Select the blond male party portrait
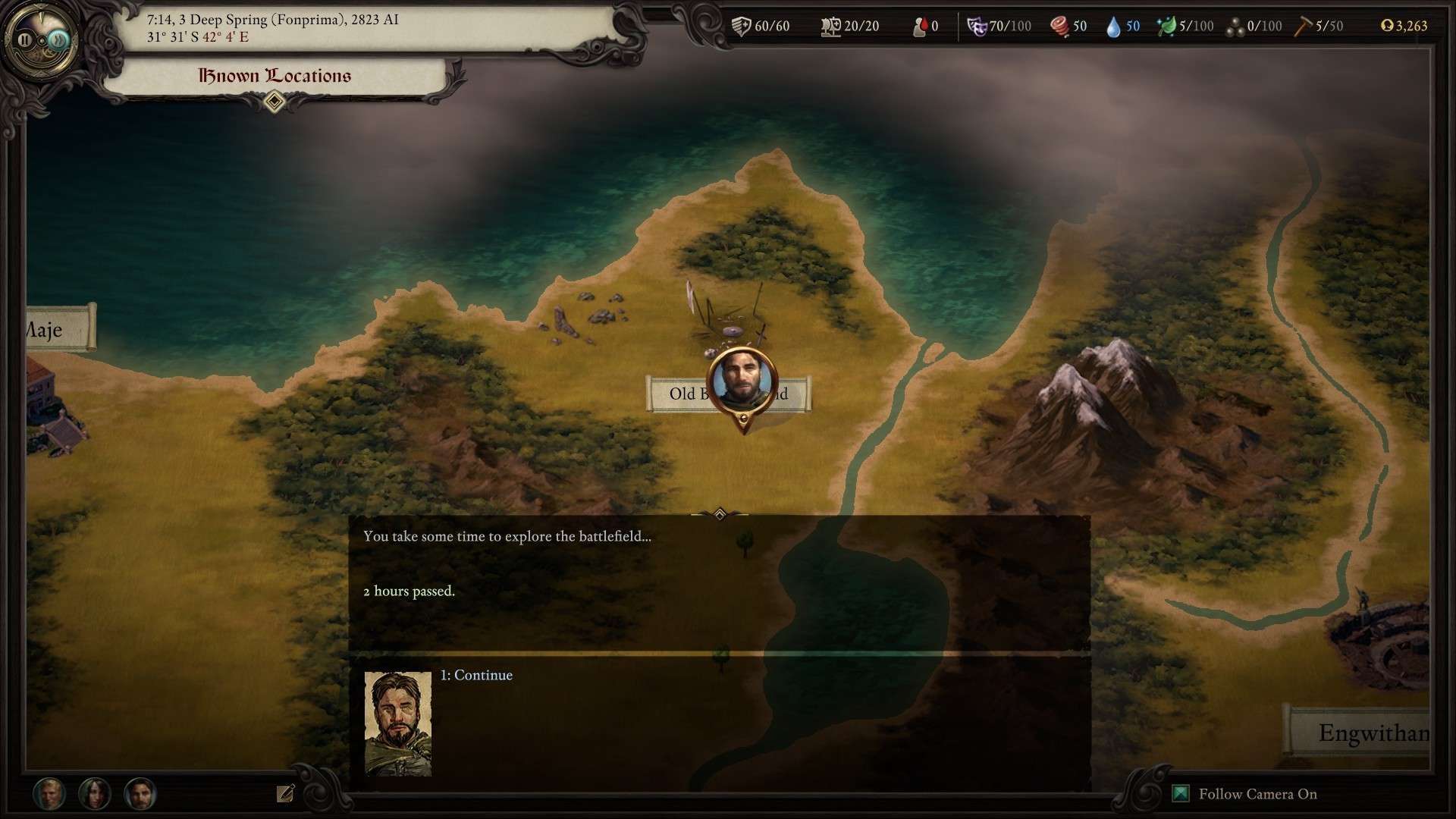This screenshot has height=819, width=1456. [x=49, y=794]
